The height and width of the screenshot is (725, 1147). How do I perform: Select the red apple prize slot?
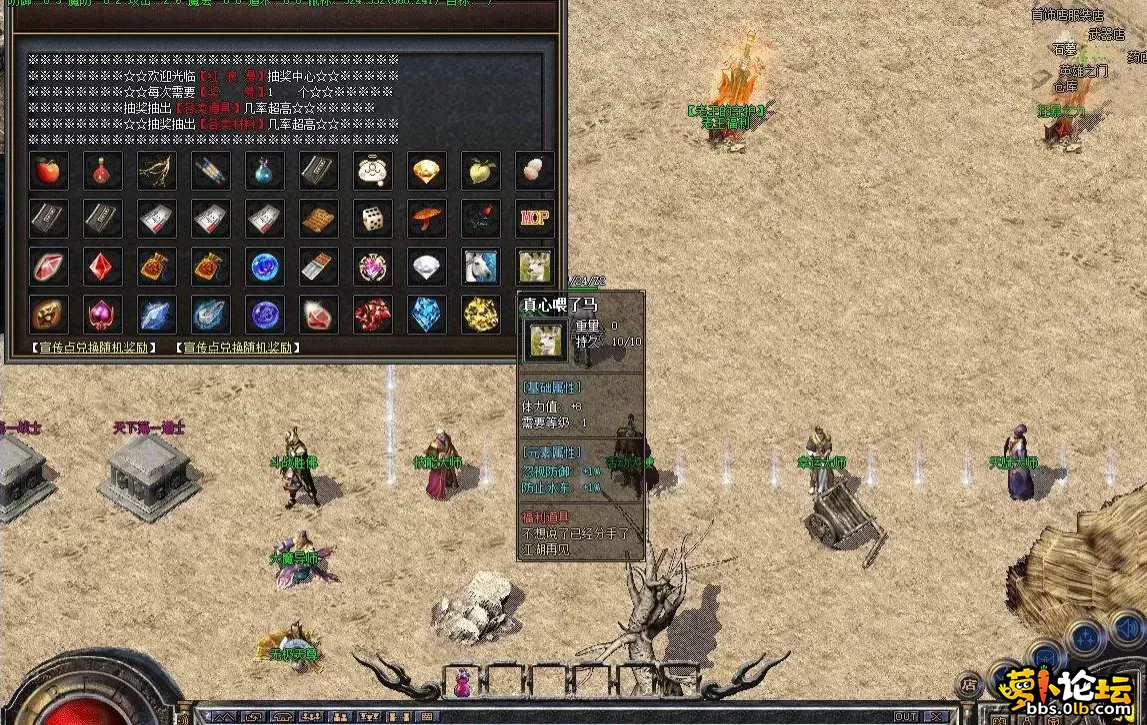click(x=48, y=171)
